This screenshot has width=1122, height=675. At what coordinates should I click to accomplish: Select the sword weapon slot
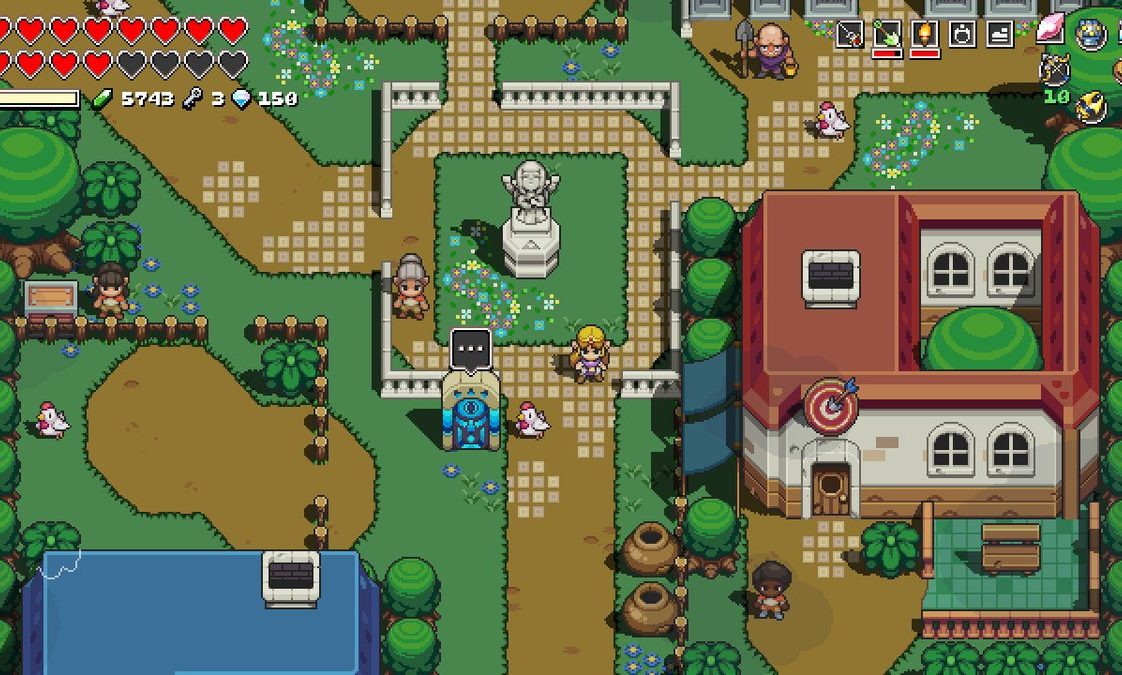[849, 33]
